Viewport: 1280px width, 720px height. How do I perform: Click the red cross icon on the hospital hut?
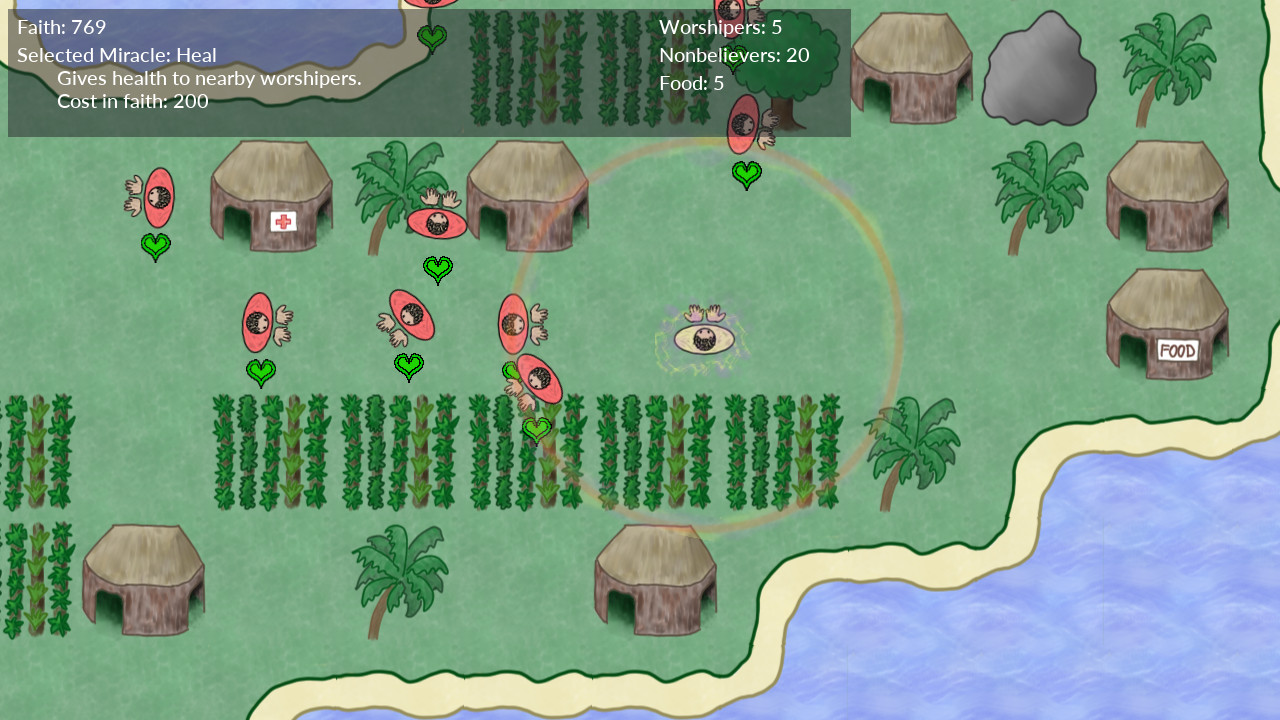pos(283,222)
